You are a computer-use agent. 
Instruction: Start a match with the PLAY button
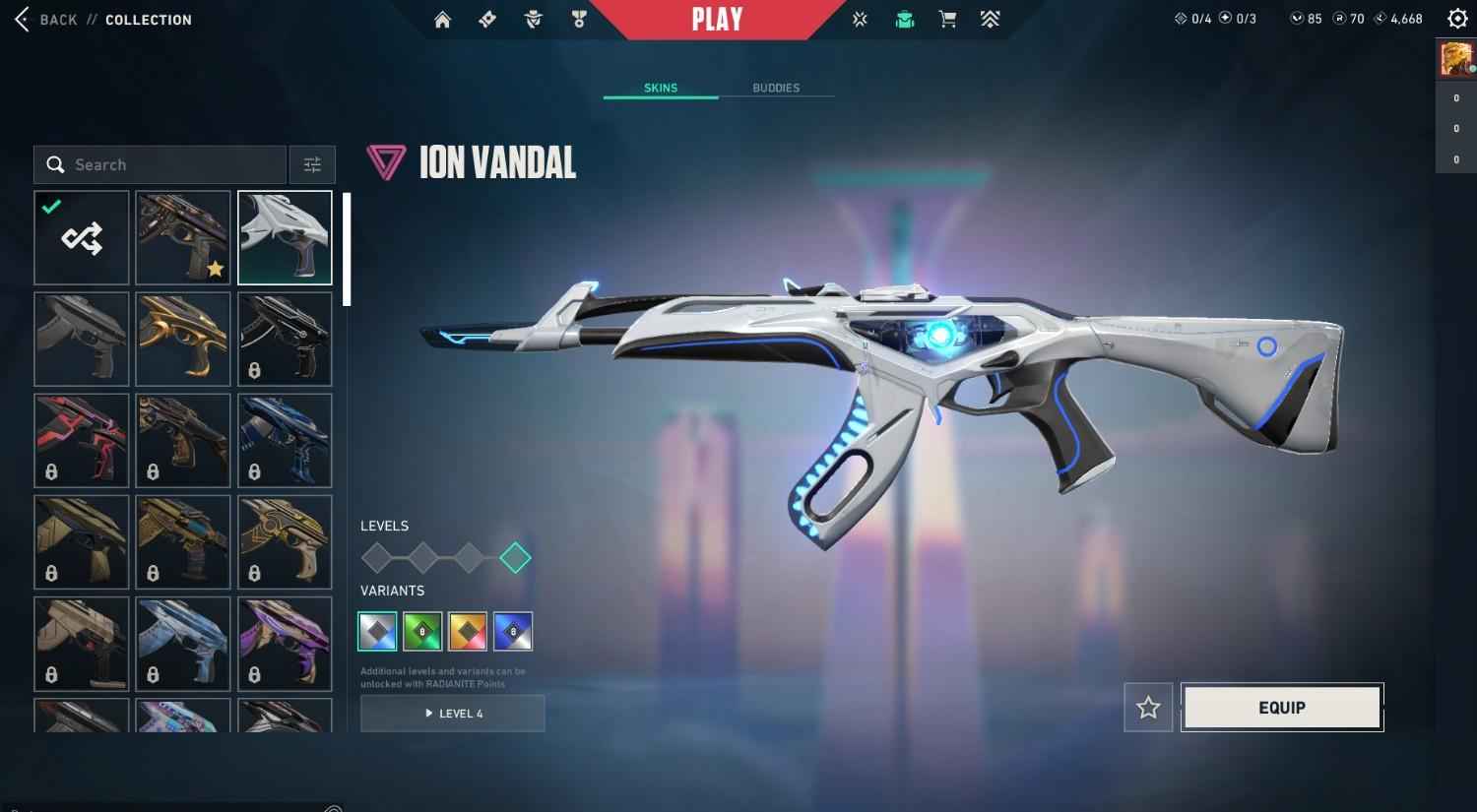pos(717,20)
